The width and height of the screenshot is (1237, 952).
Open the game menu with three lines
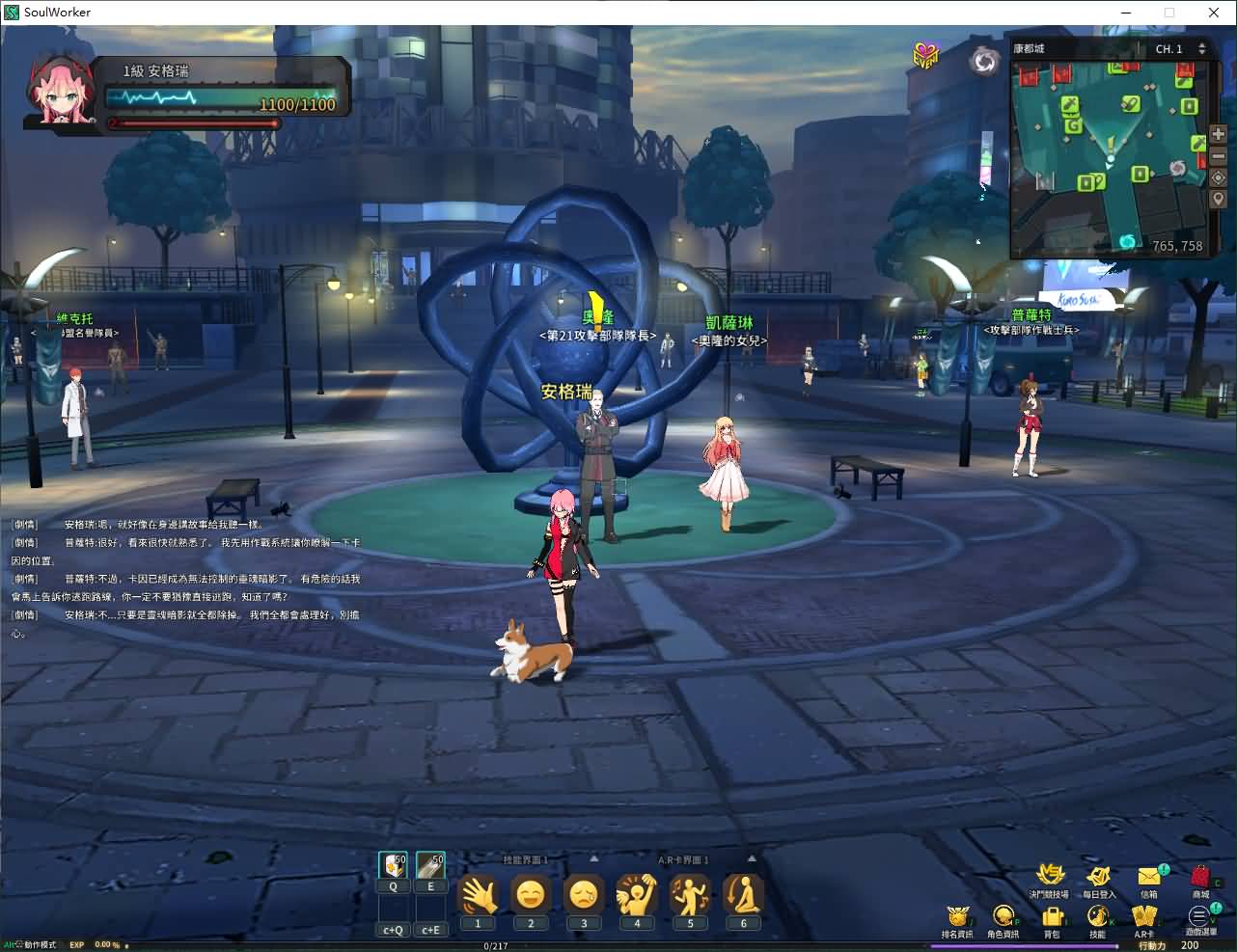[x=1199, y=916]
